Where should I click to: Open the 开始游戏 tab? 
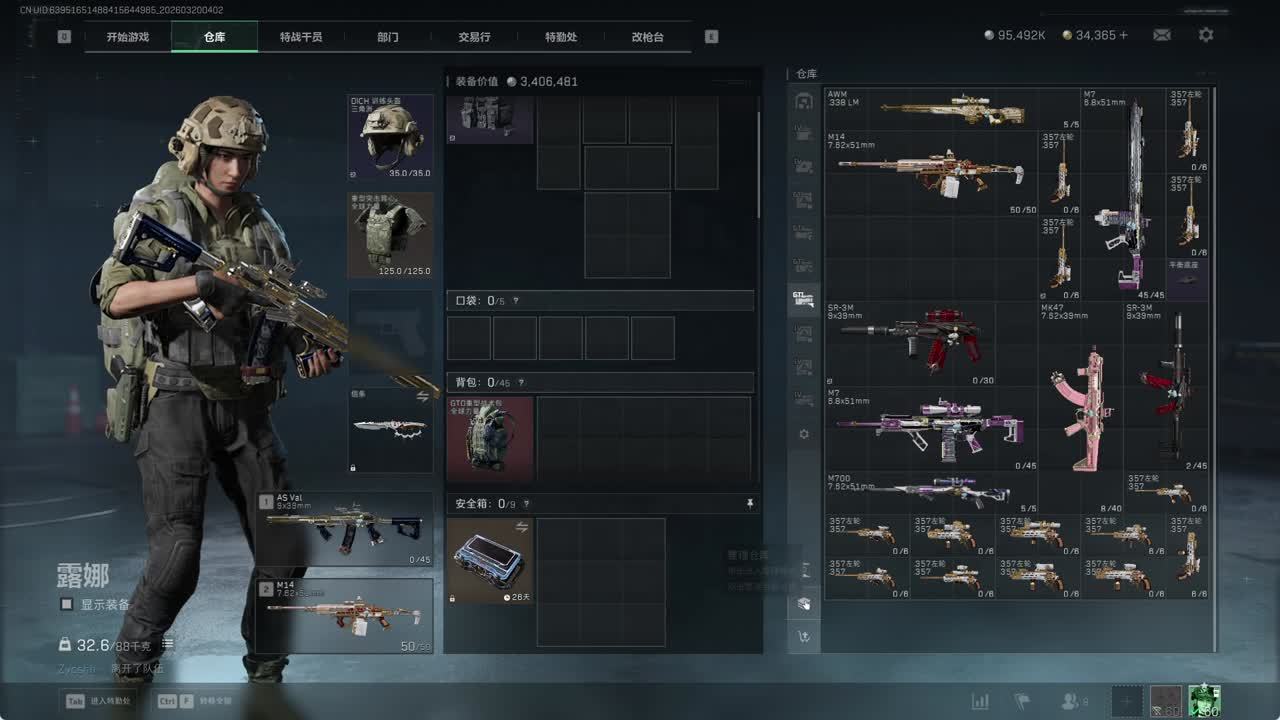pyautogui.click(x=128, y=37)
